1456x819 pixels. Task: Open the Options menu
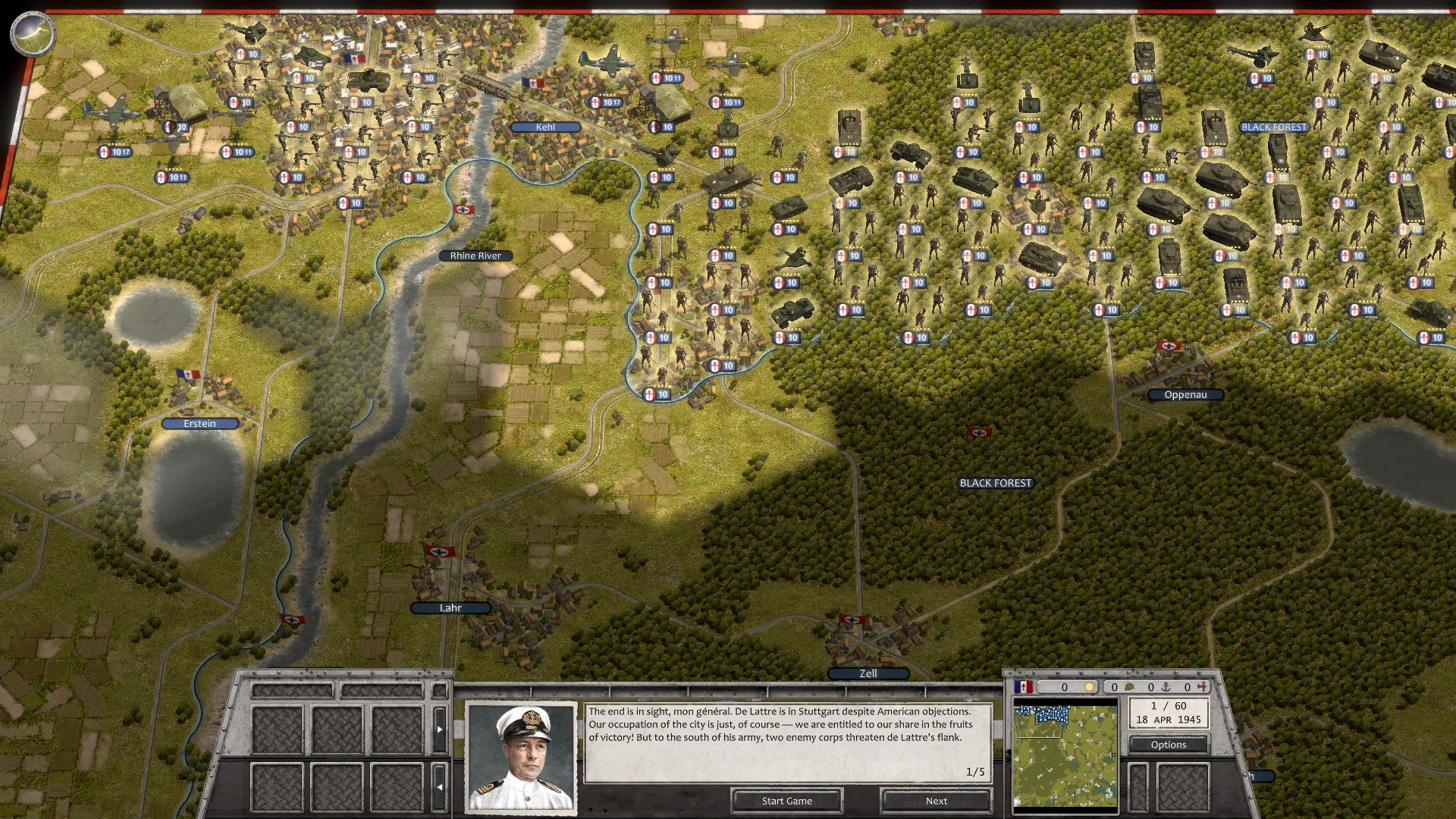[x=1168, y=745]
